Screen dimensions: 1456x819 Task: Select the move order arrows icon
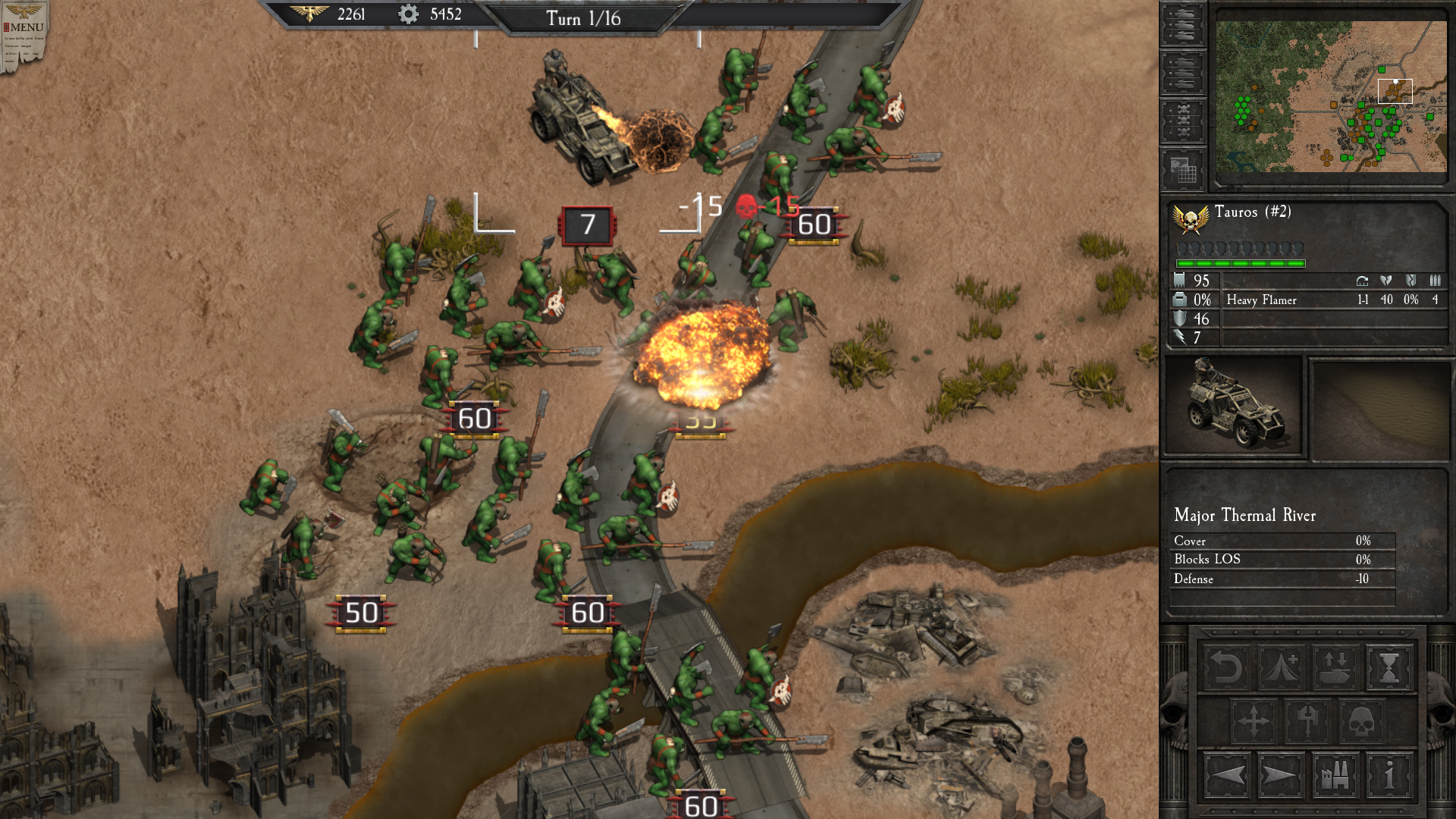(x=1254, y=720)
